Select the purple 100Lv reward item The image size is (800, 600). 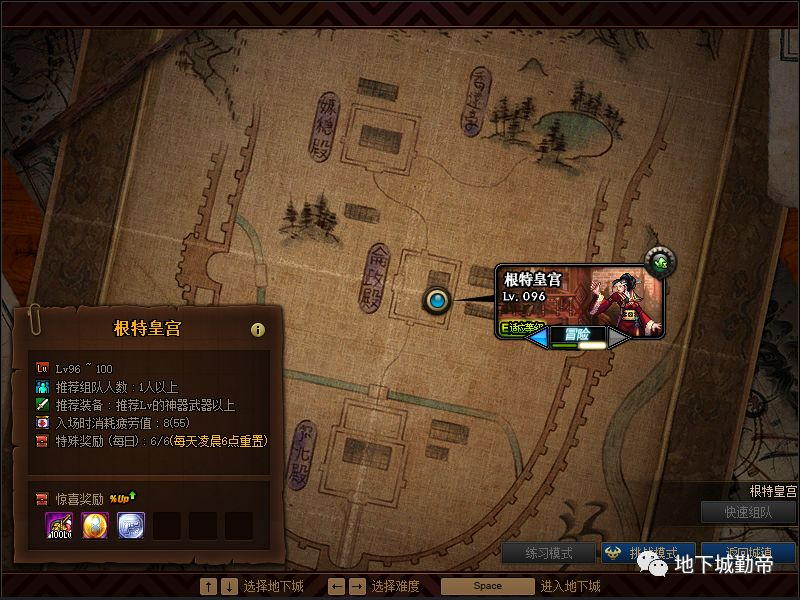pos(59,525)
